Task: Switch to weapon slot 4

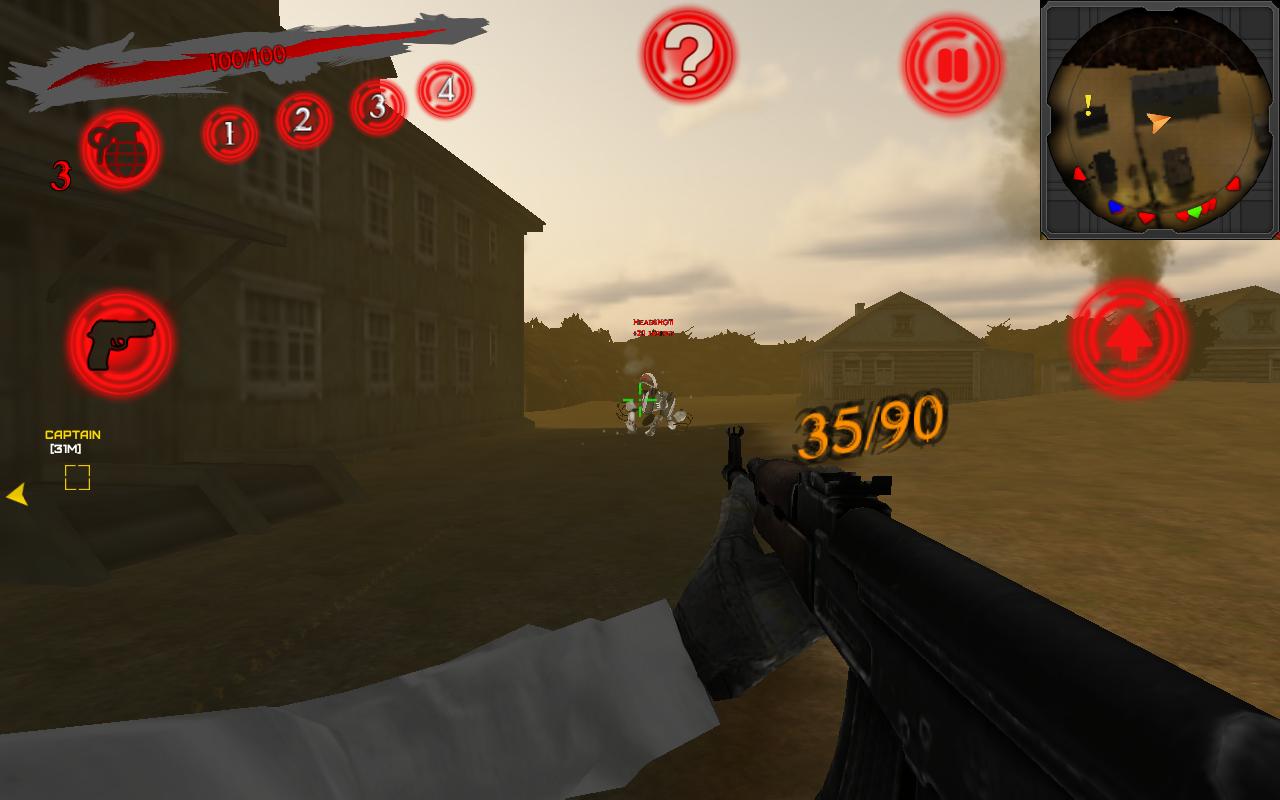Action: point(446,89)
